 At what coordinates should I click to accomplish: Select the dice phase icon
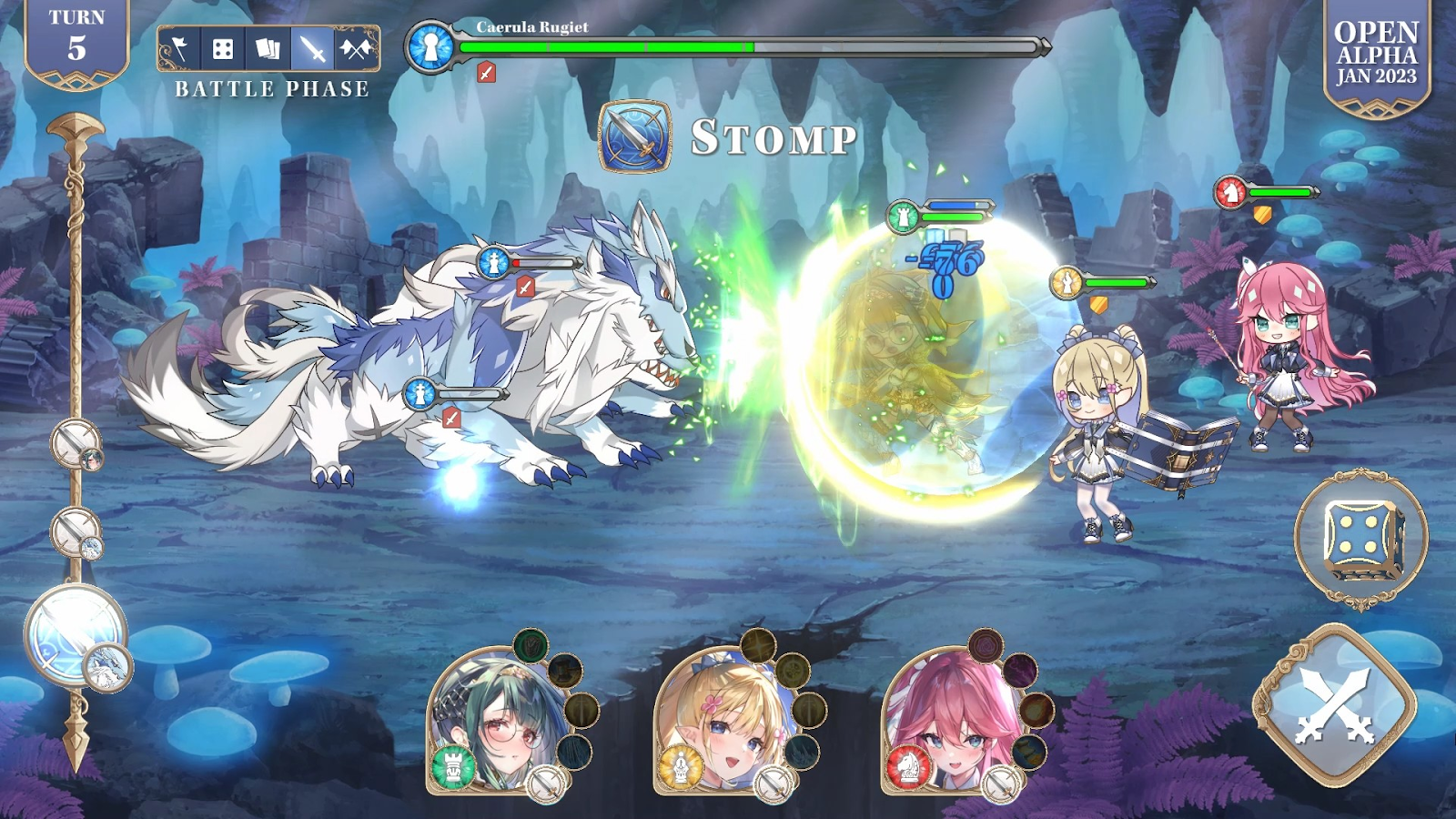223,48
